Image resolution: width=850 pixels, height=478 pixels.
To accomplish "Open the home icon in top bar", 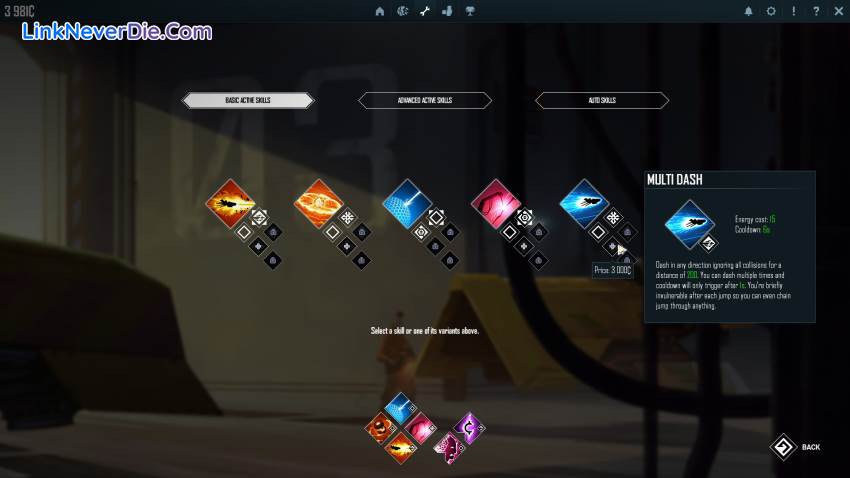I will pyautogui.click(x=380, y=11).
